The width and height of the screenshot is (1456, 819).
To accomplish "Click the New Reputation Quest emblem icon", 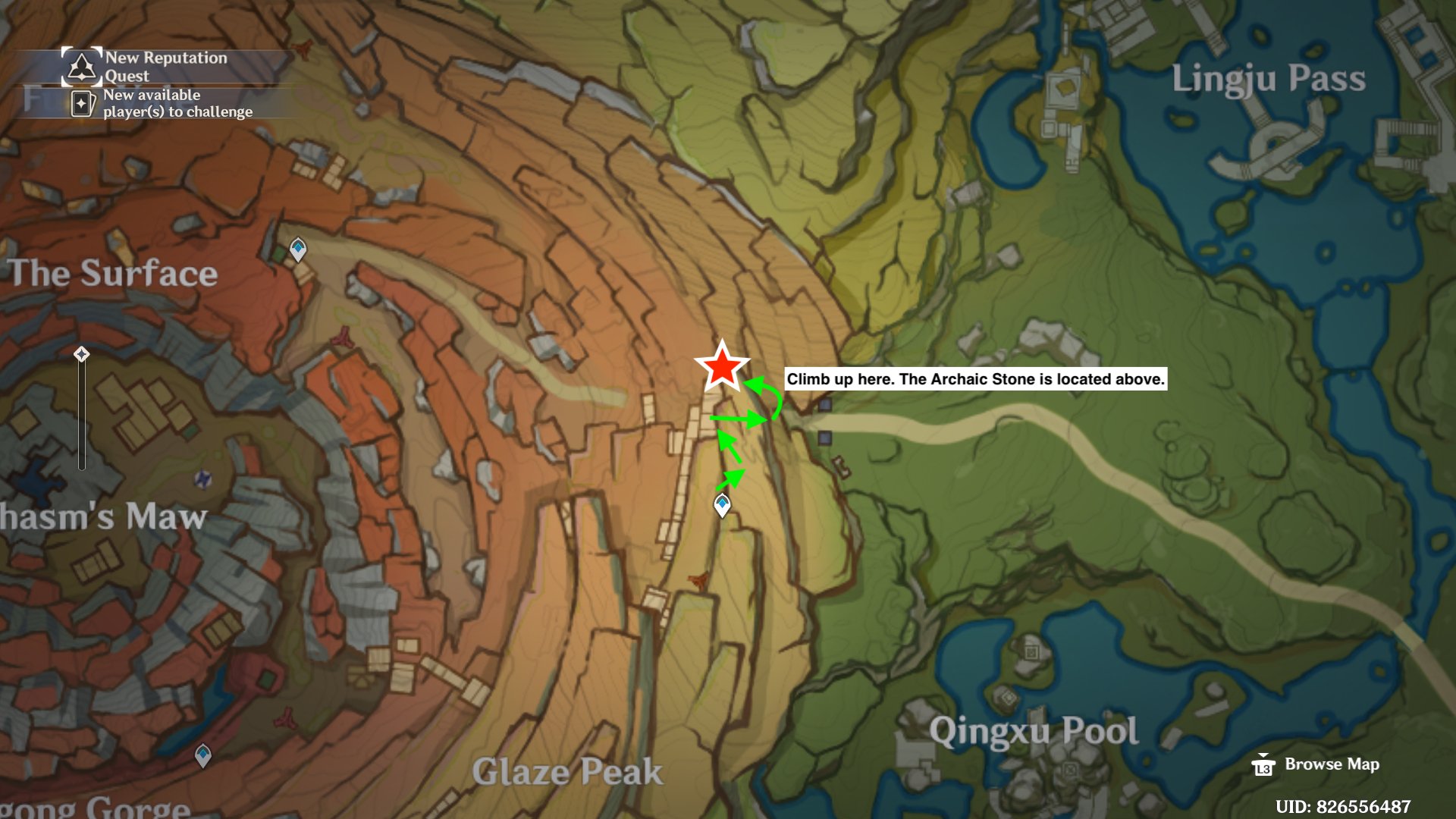I will pyautogui.click(x=81, y=65).
